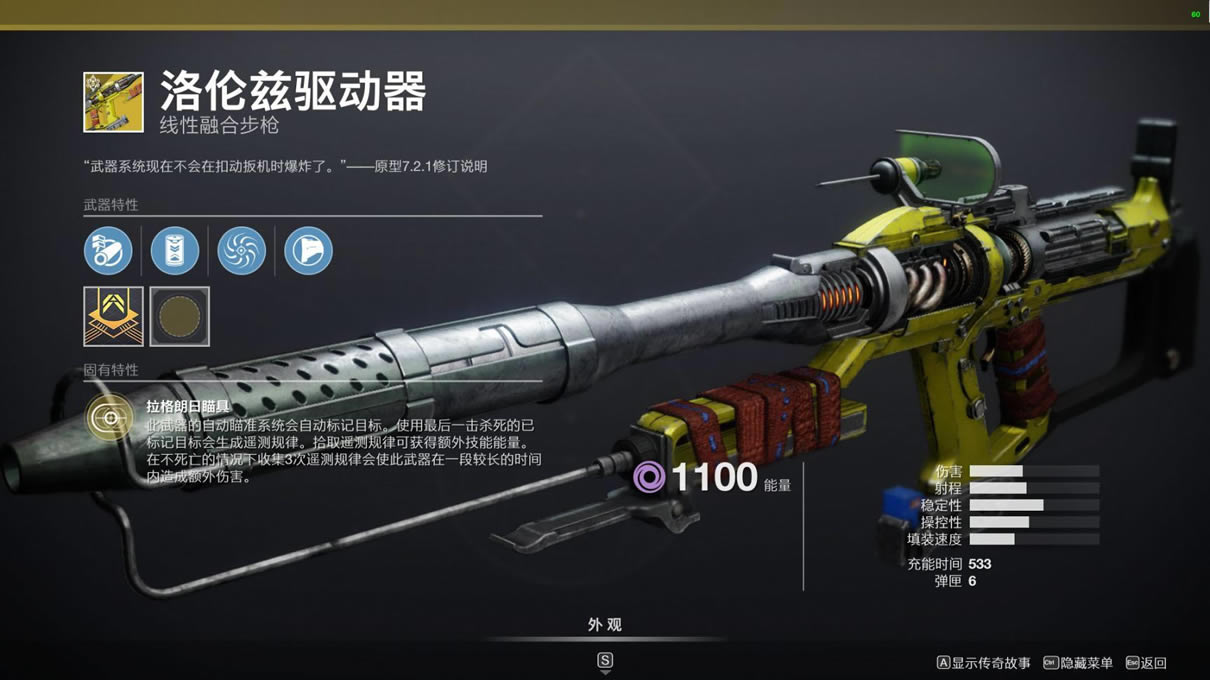Open the empty round weapon mod slot
Viewport: 1210px width, 680px height.
click(180, 316)
